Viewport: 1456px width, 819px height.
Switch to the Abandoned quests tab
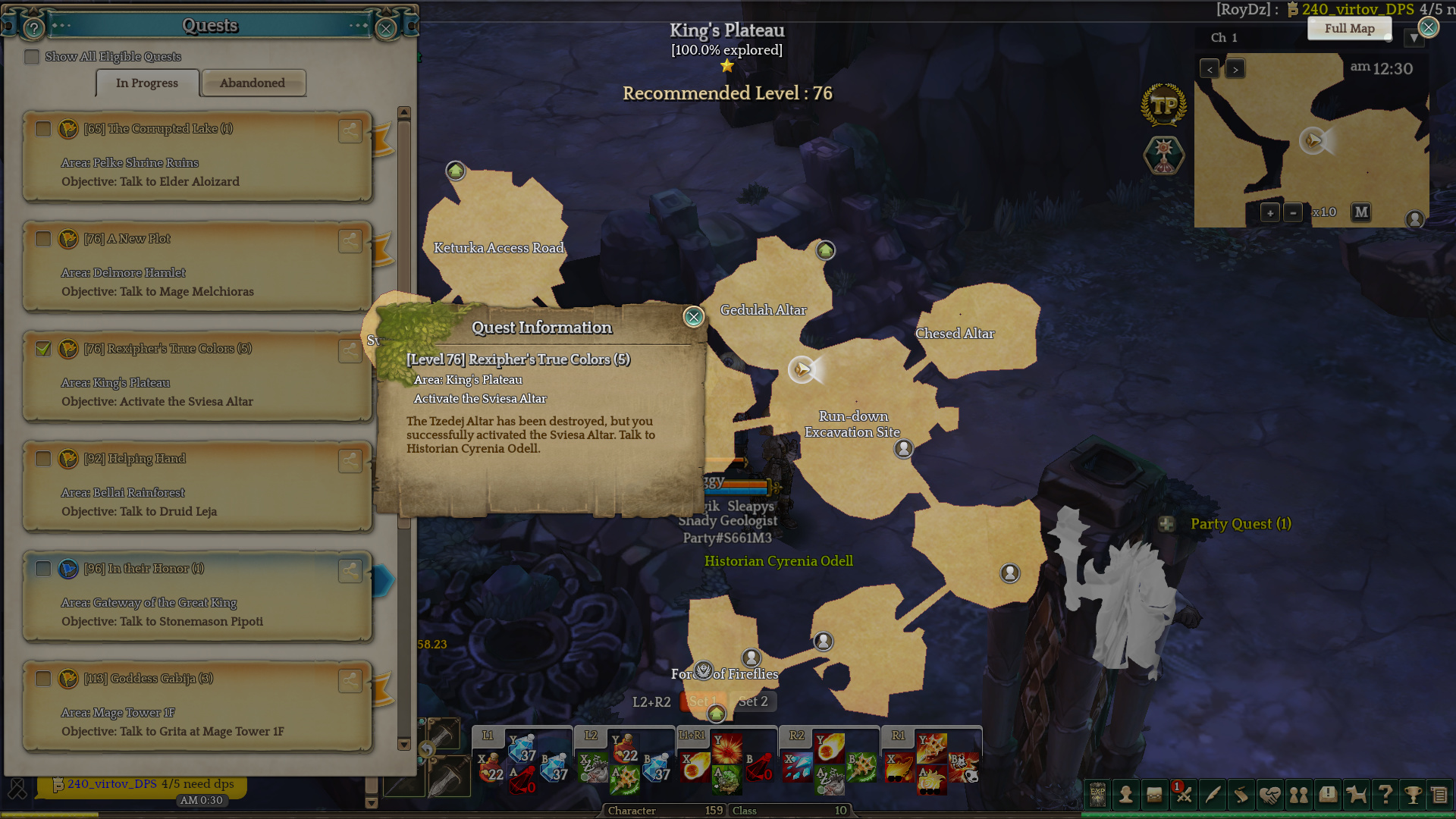pyautogui.click(x=253, y=83)
